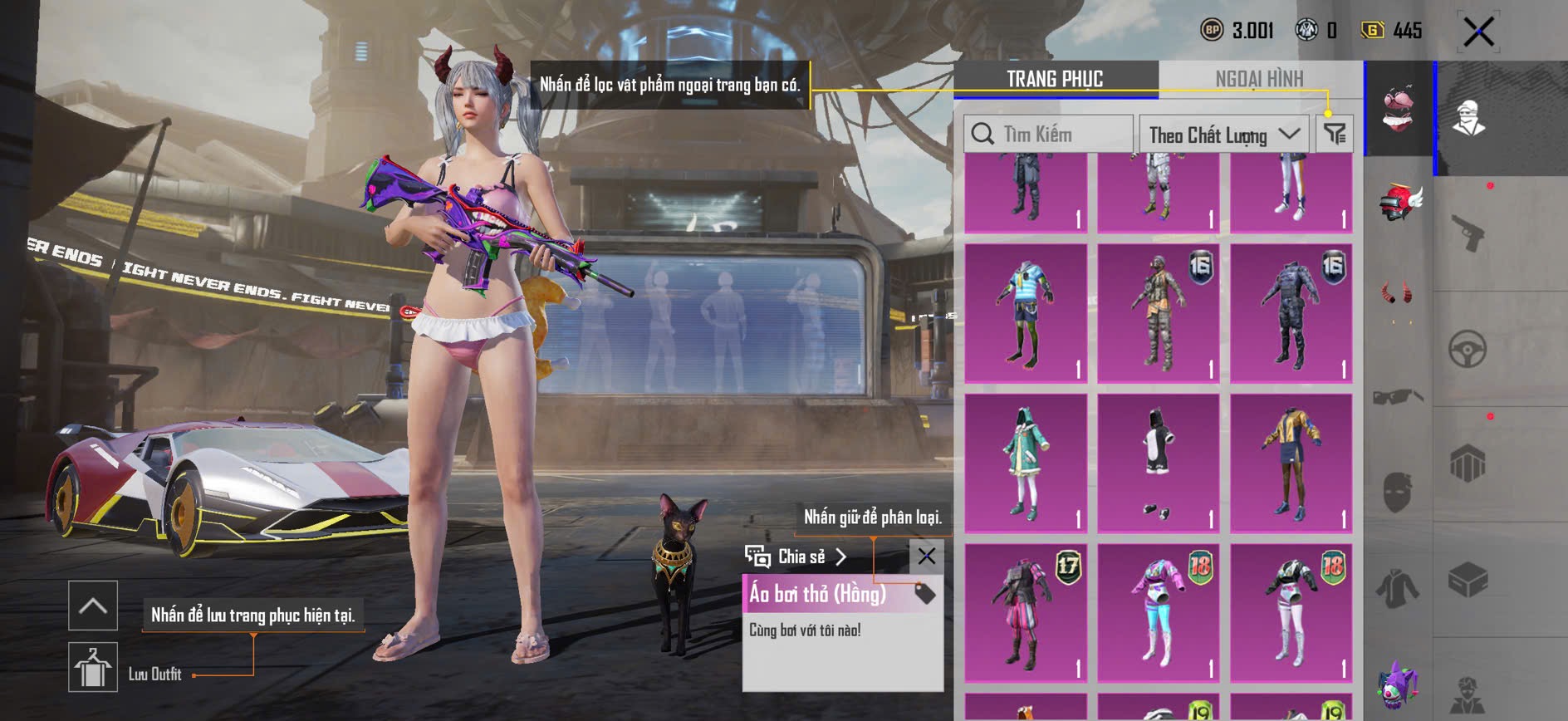Choose the black and white penguin outfit

point(1158,463)
